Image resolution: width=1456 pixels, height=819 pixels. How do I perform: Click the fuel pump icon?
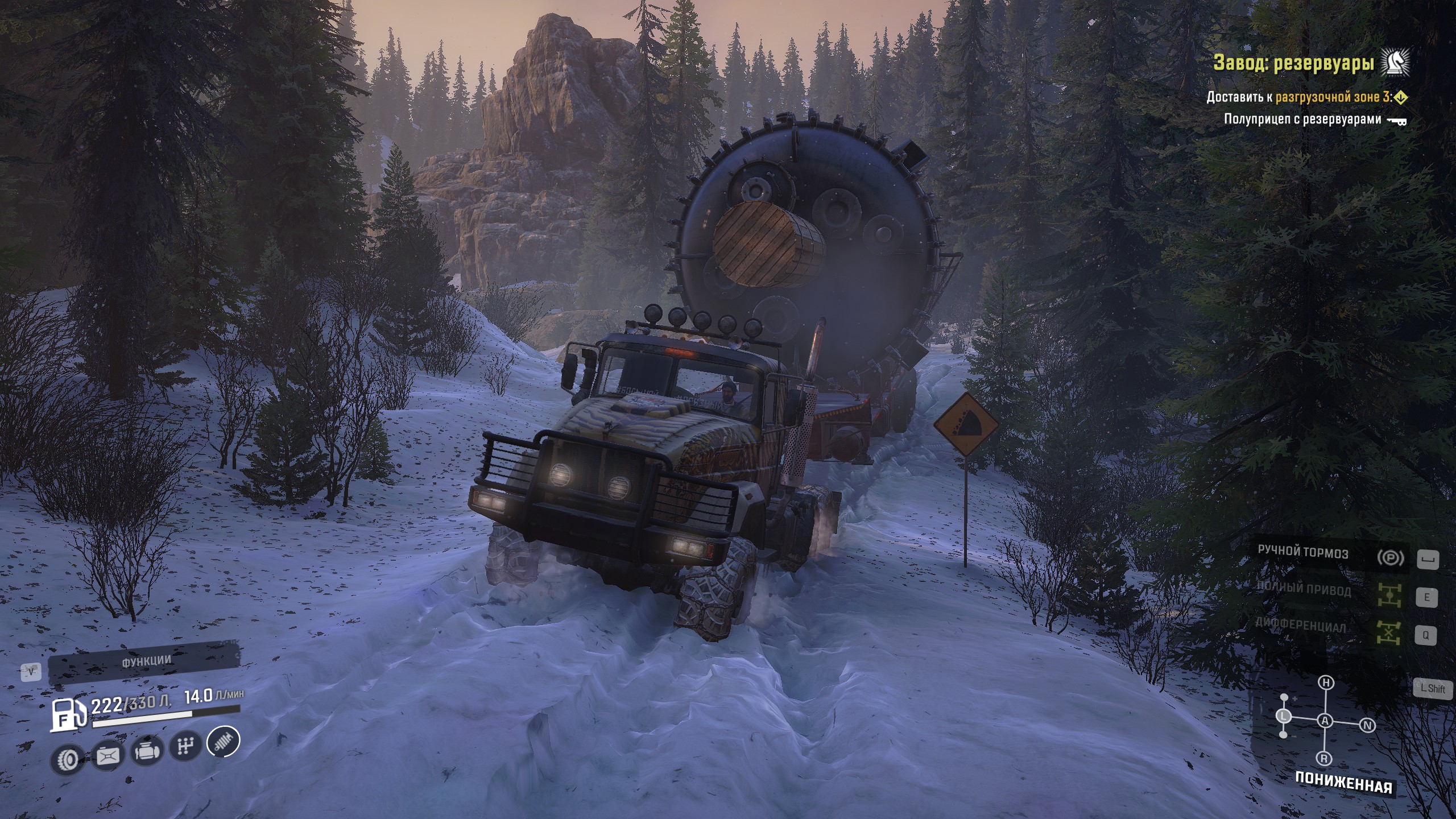tap(68, 714)
